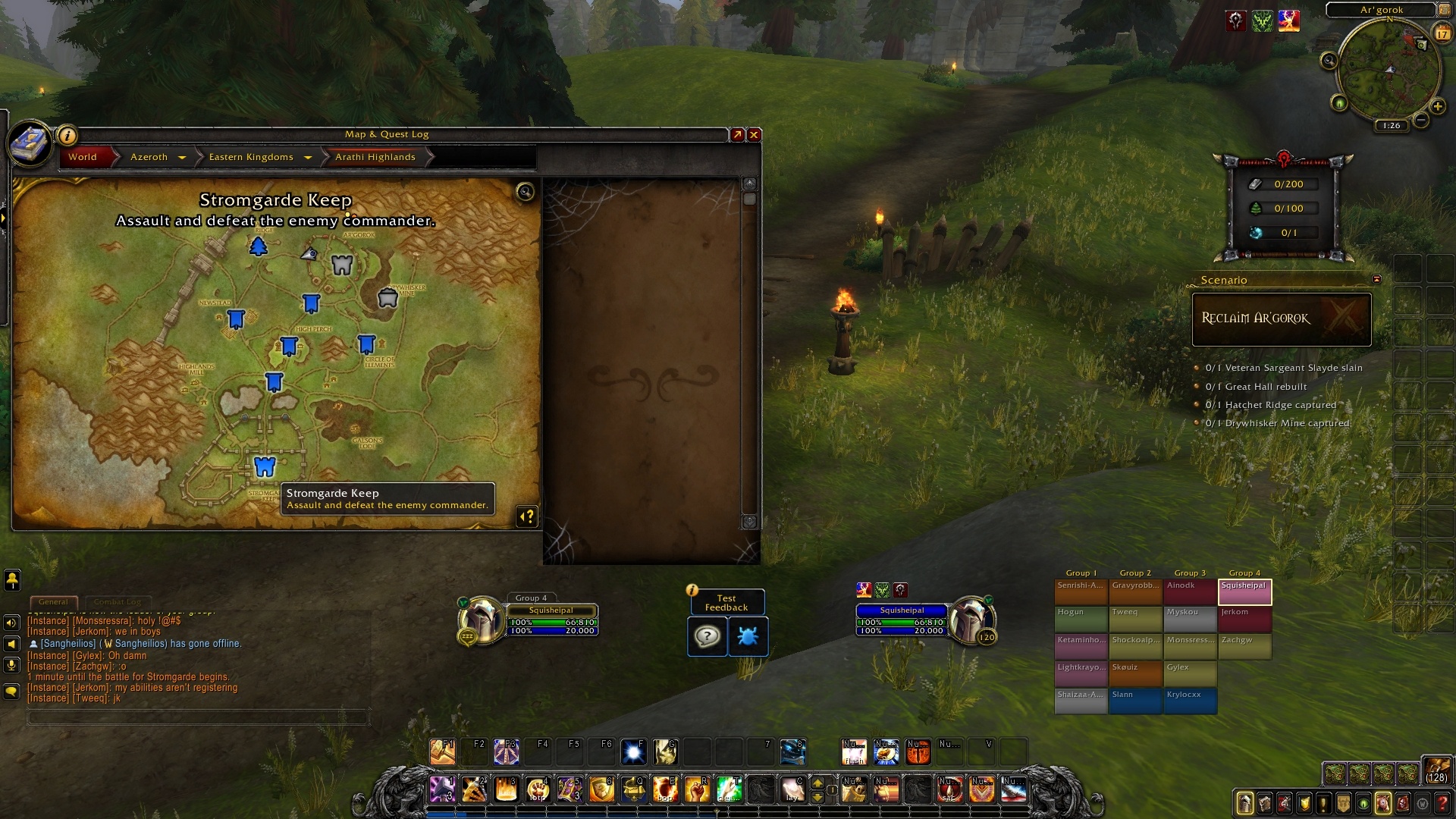Click the '?' help button on the map corner
This screenshot has width=1456, height=819.
[x=527, y=518]
